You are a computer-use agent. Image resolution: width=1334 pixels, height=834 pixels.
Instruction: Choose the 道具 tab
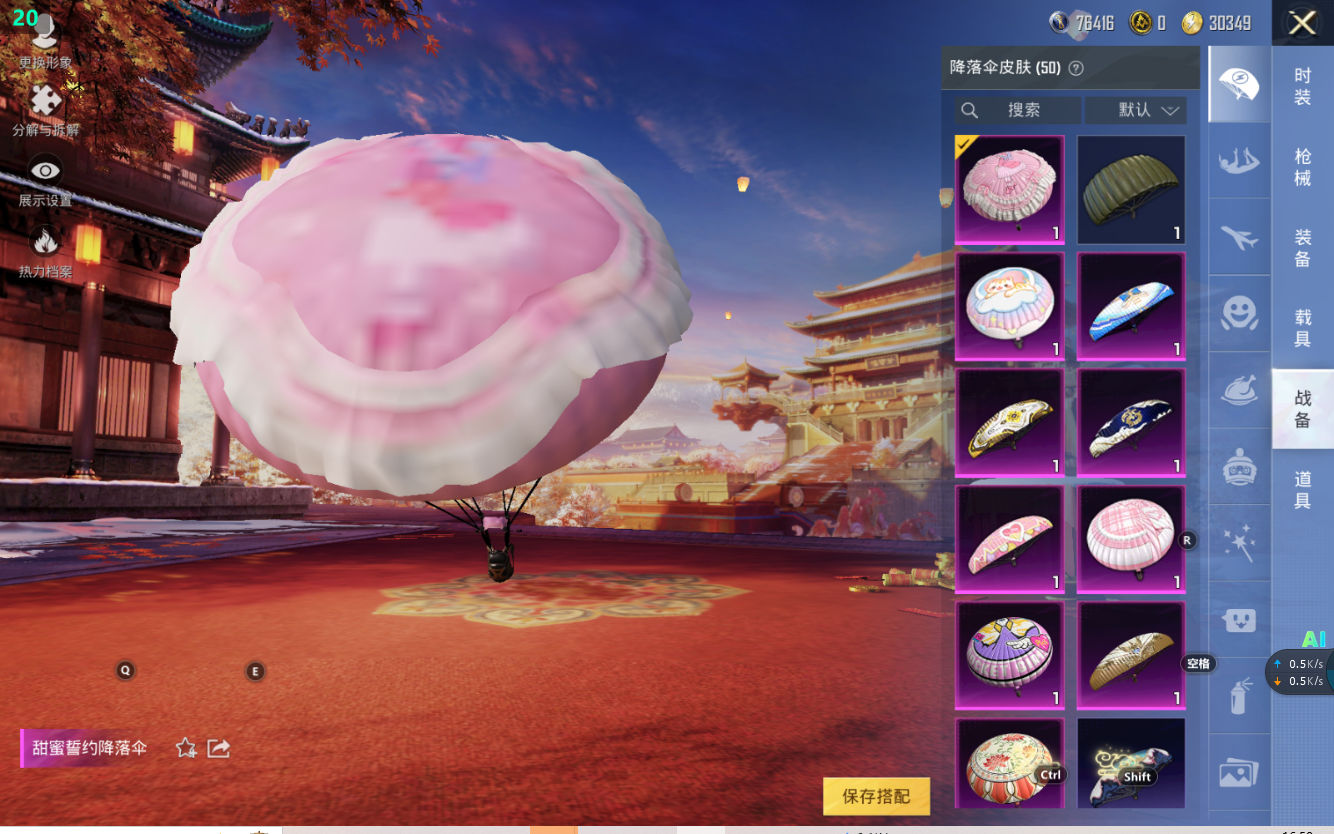tap(1302, 490)
